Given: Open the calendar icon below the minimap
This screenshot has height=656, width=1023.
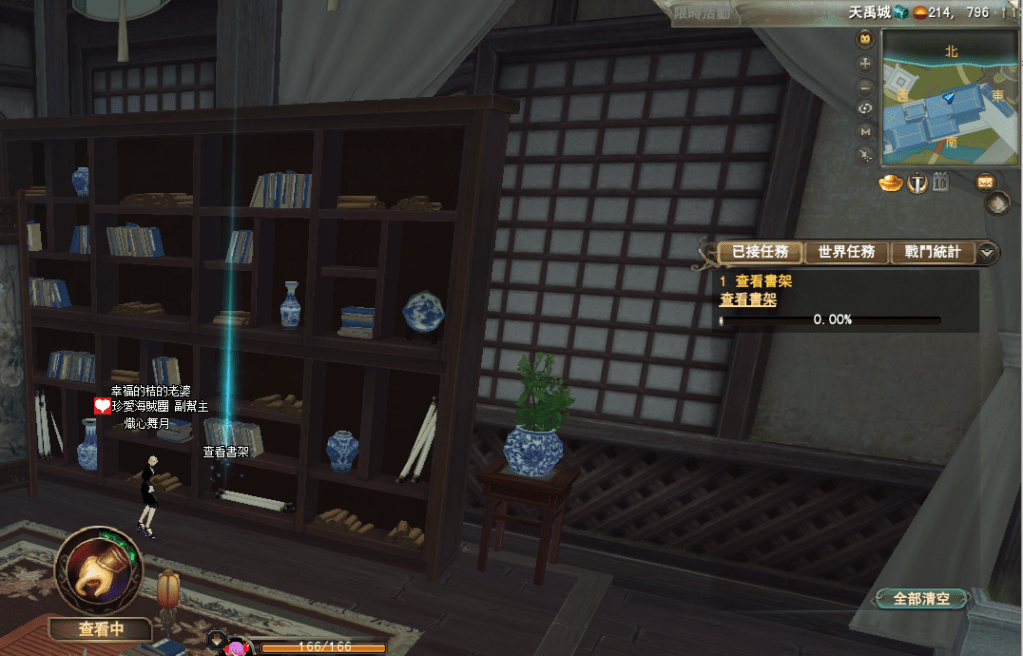Looking at the screenshot, I should 940,182.
